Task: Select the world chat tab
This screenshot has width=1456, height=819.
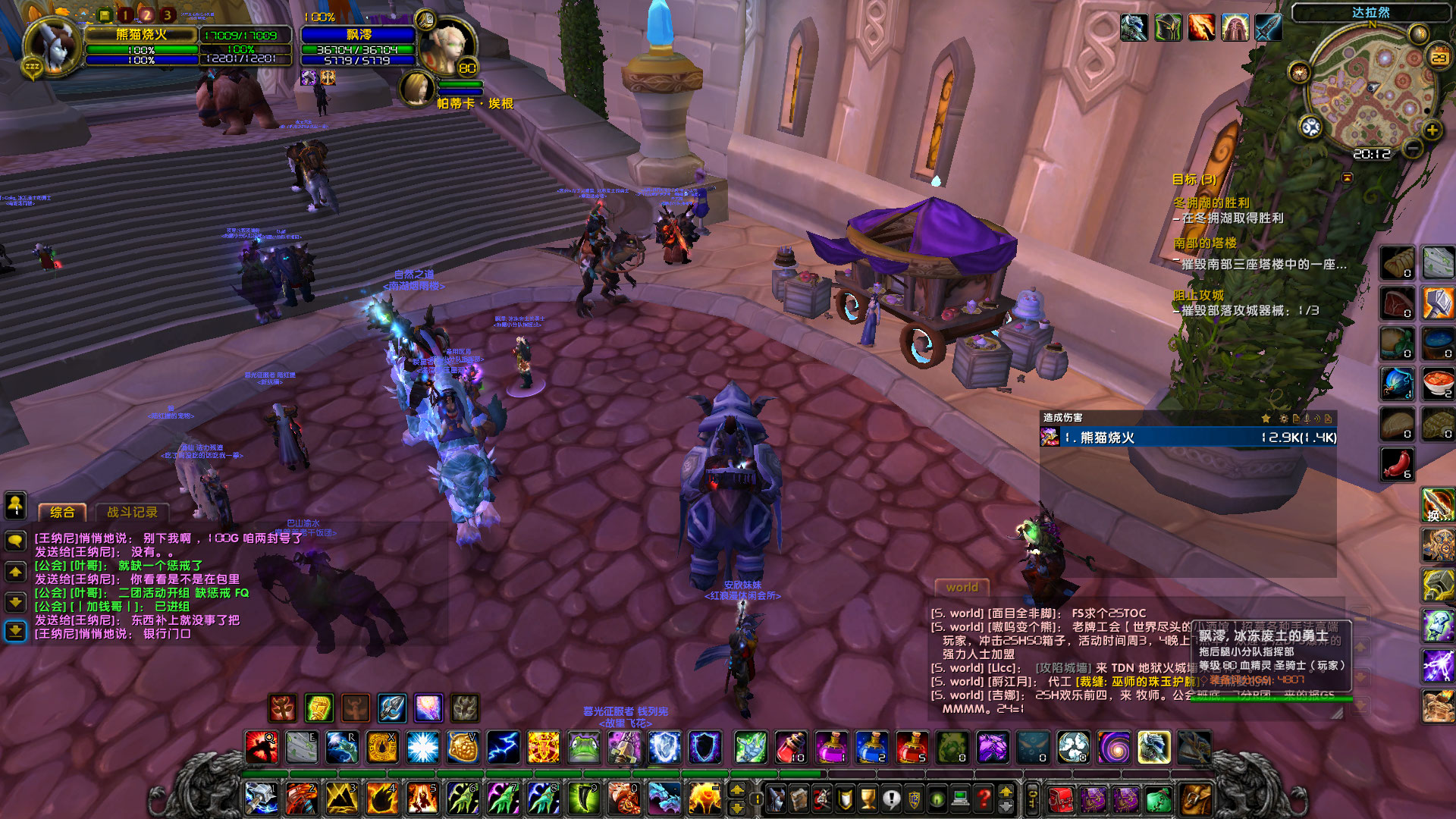Action: tap(962, 588)
